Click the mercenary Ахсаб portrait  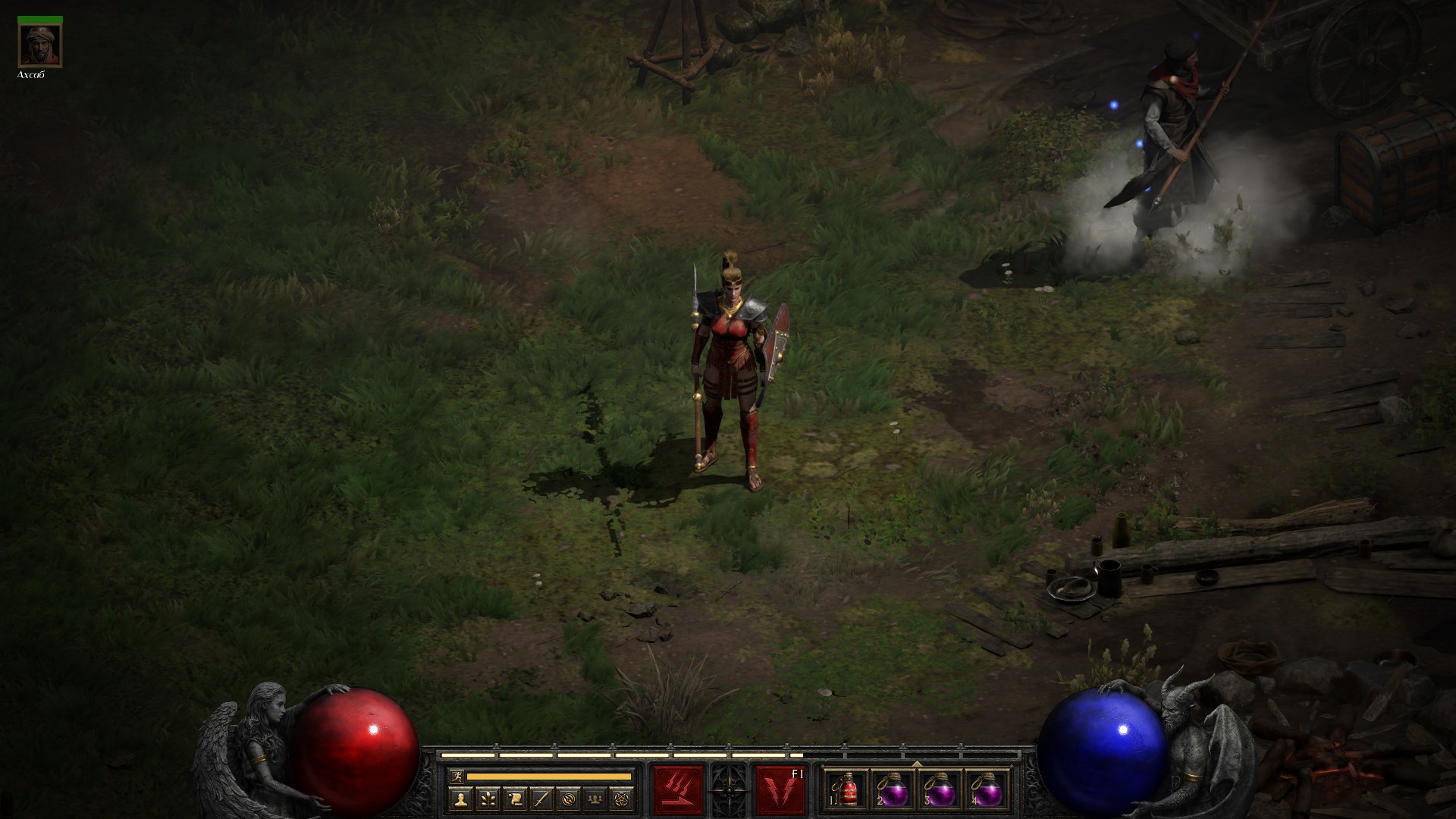pos(40,45)
